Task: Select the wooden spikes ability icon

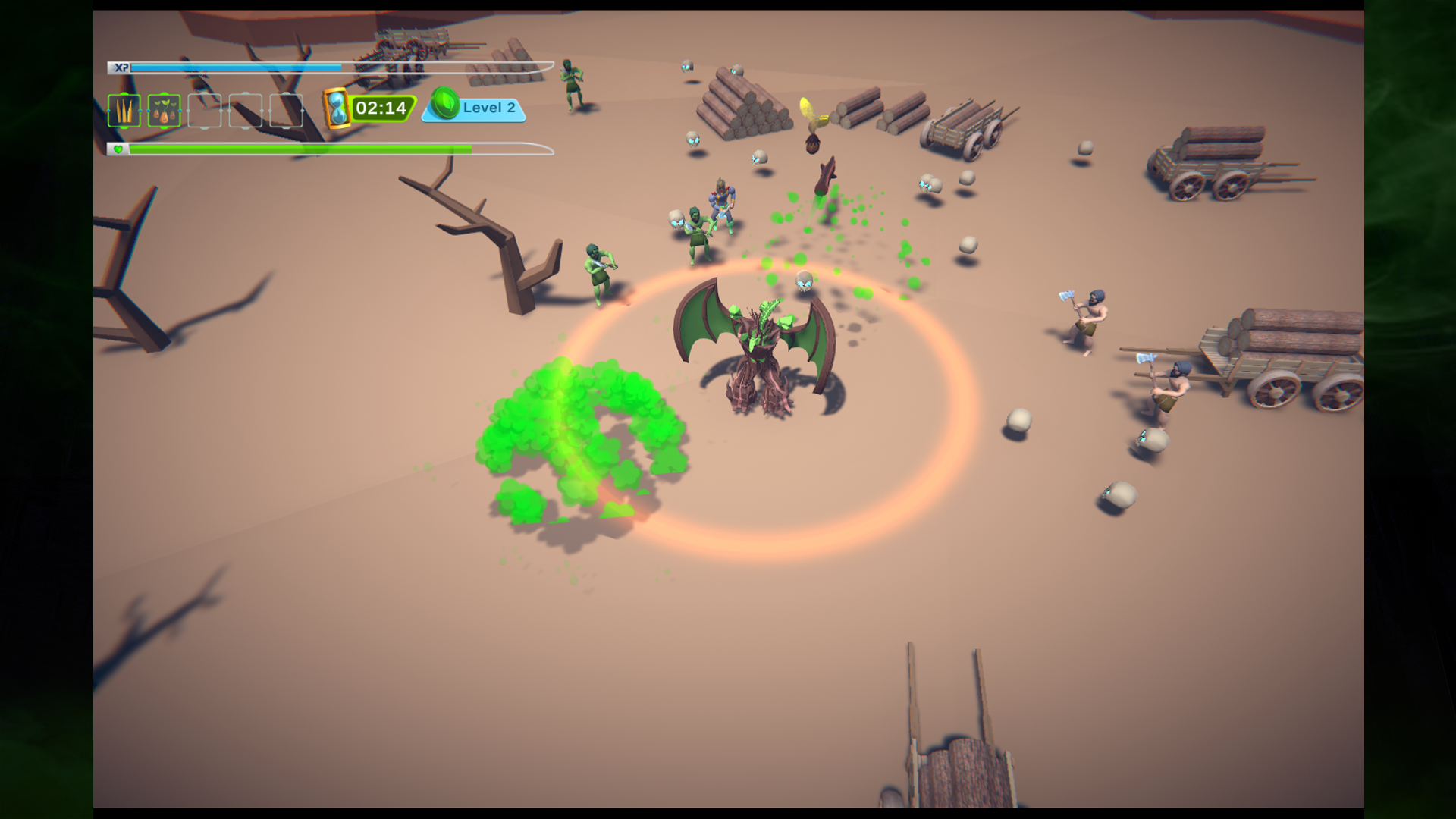Action: point(124,111)
